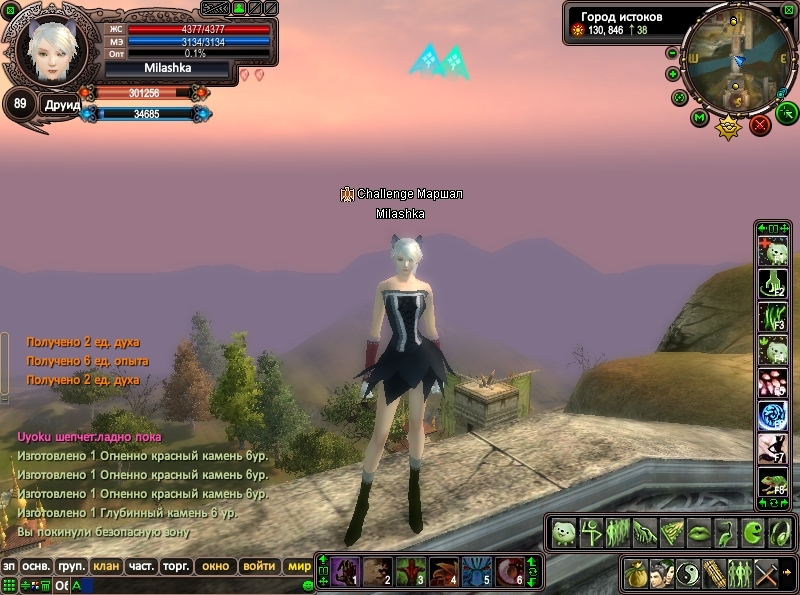Use the pink mushrooms skill icon
Image resolution: width=800 pixels, height=595 pixels.
click(773, 382)
